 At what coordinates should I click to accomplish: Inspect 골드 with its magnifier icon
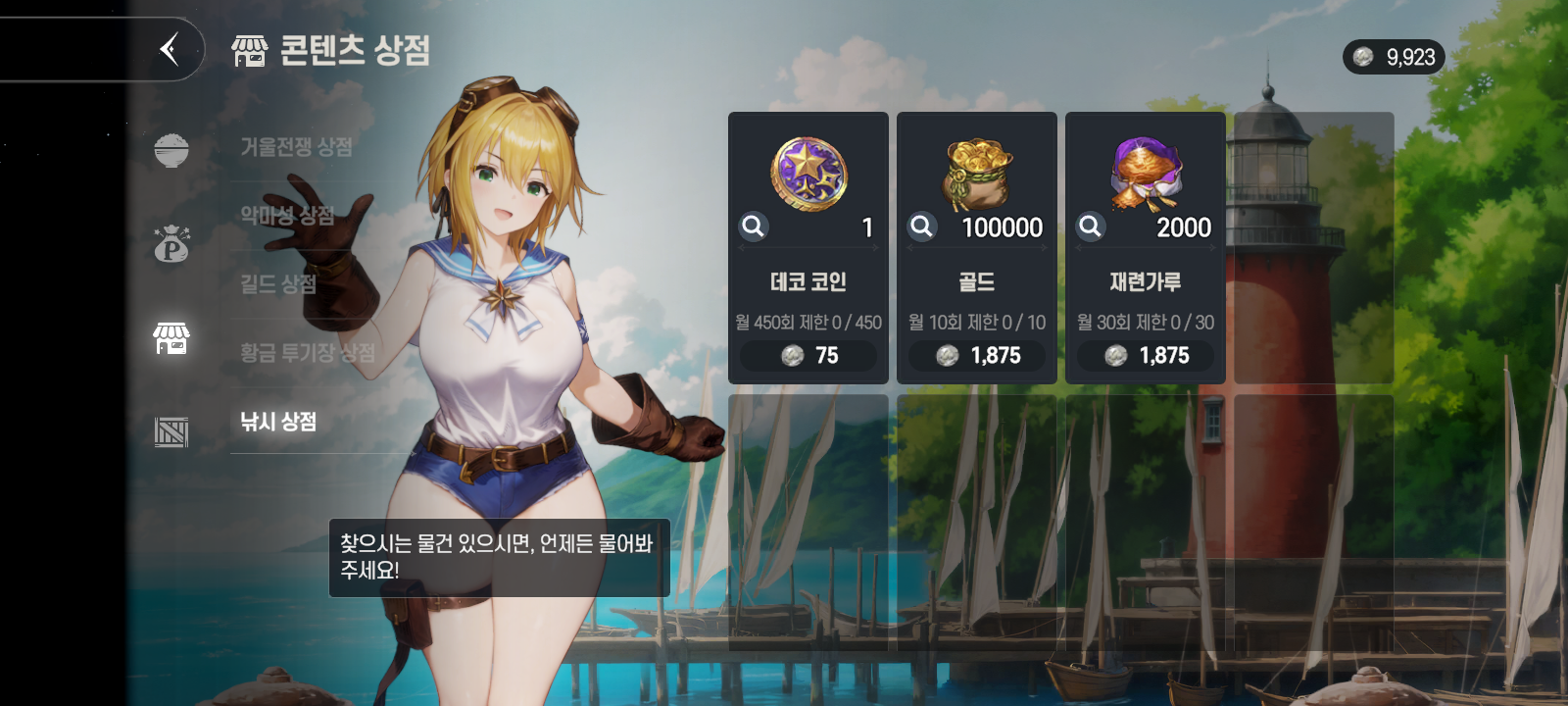922,227
